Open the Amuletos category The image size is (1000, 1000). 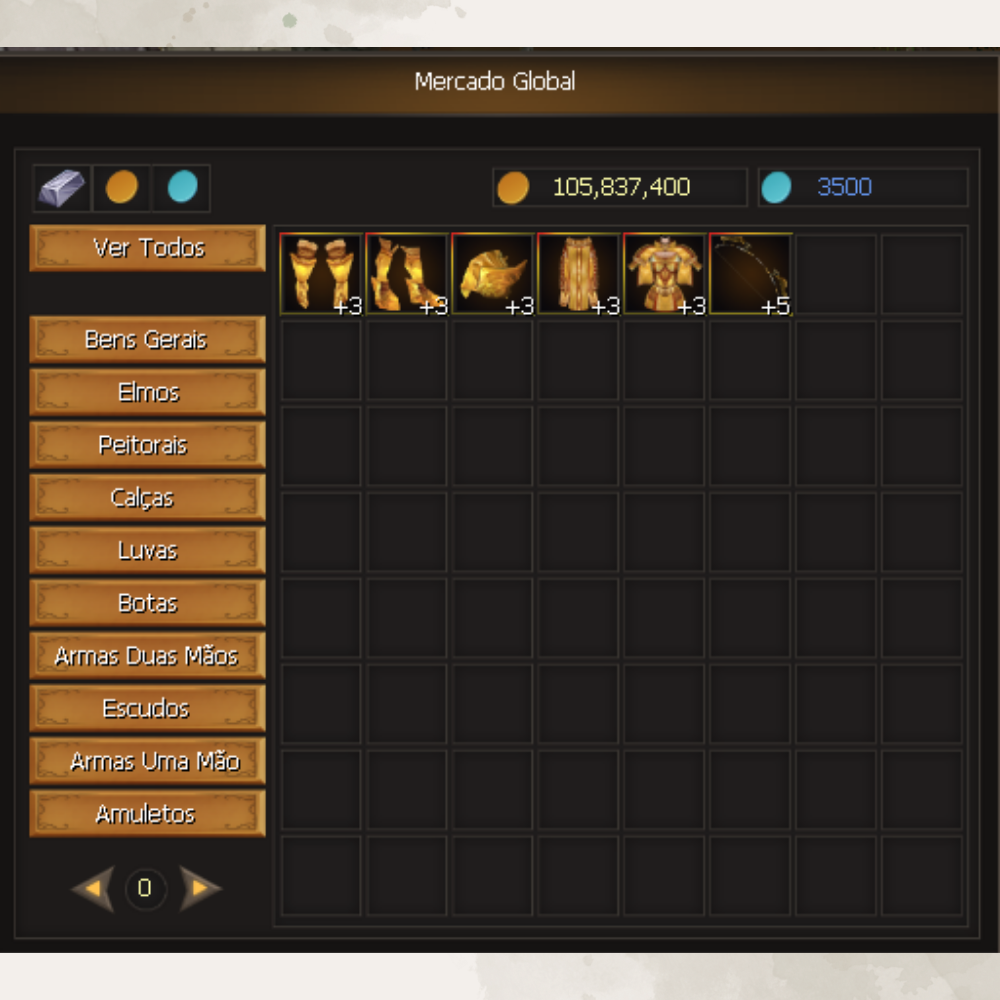coord(148,814)
